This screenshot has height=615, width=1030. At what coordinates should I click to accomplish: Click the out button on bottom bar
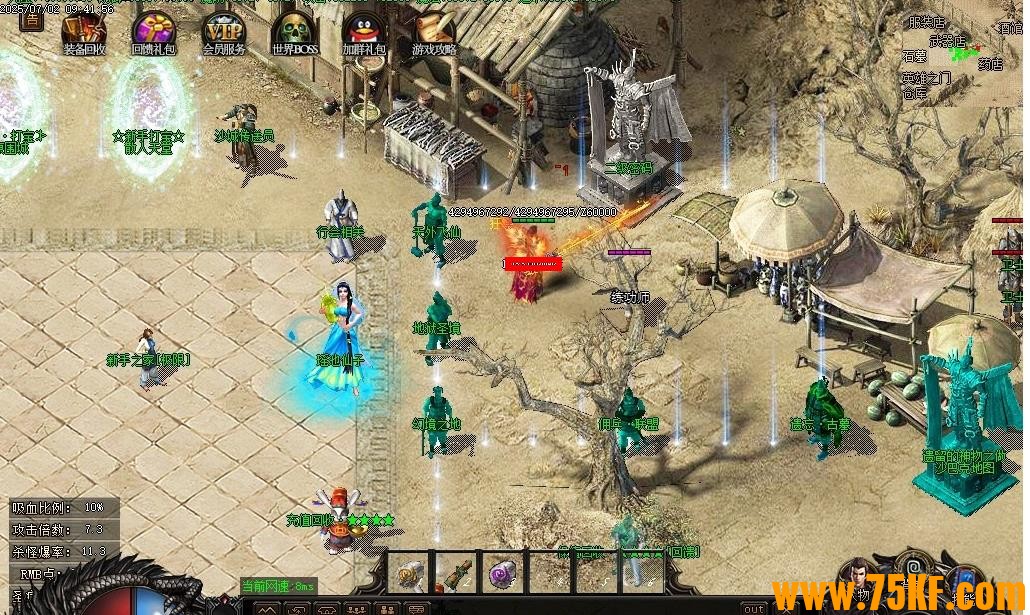click(x=755, y=608)
